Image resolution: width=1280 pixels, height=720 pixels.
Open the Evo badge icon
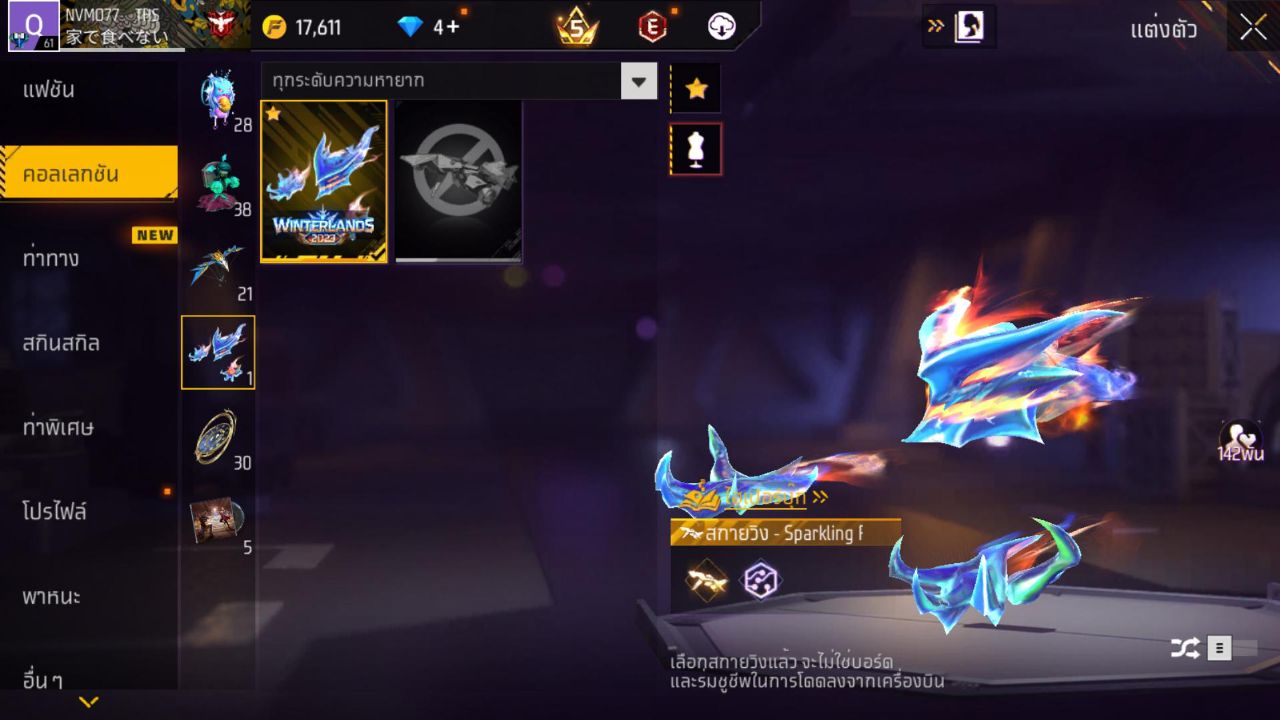(651, 27)
